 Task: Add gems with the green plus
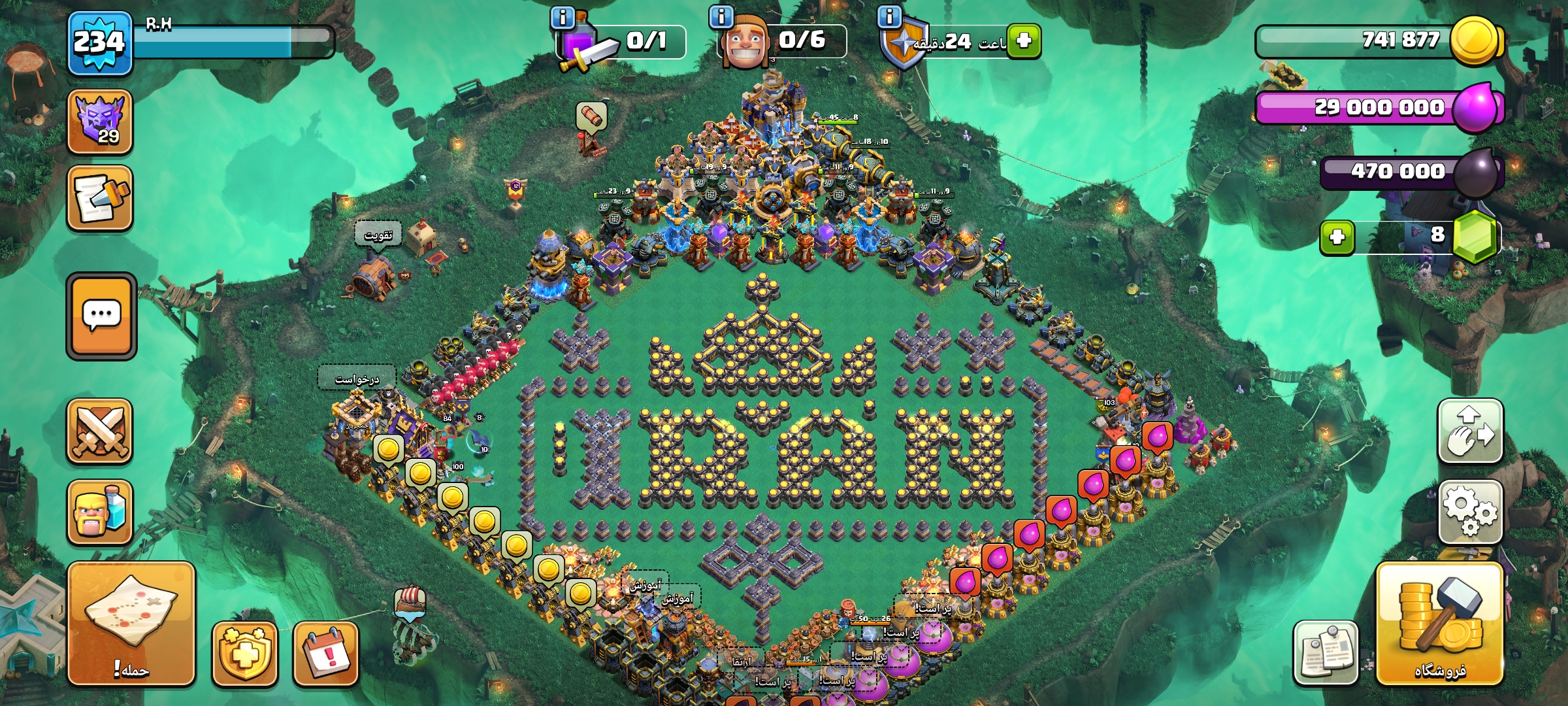(1337, 237)
